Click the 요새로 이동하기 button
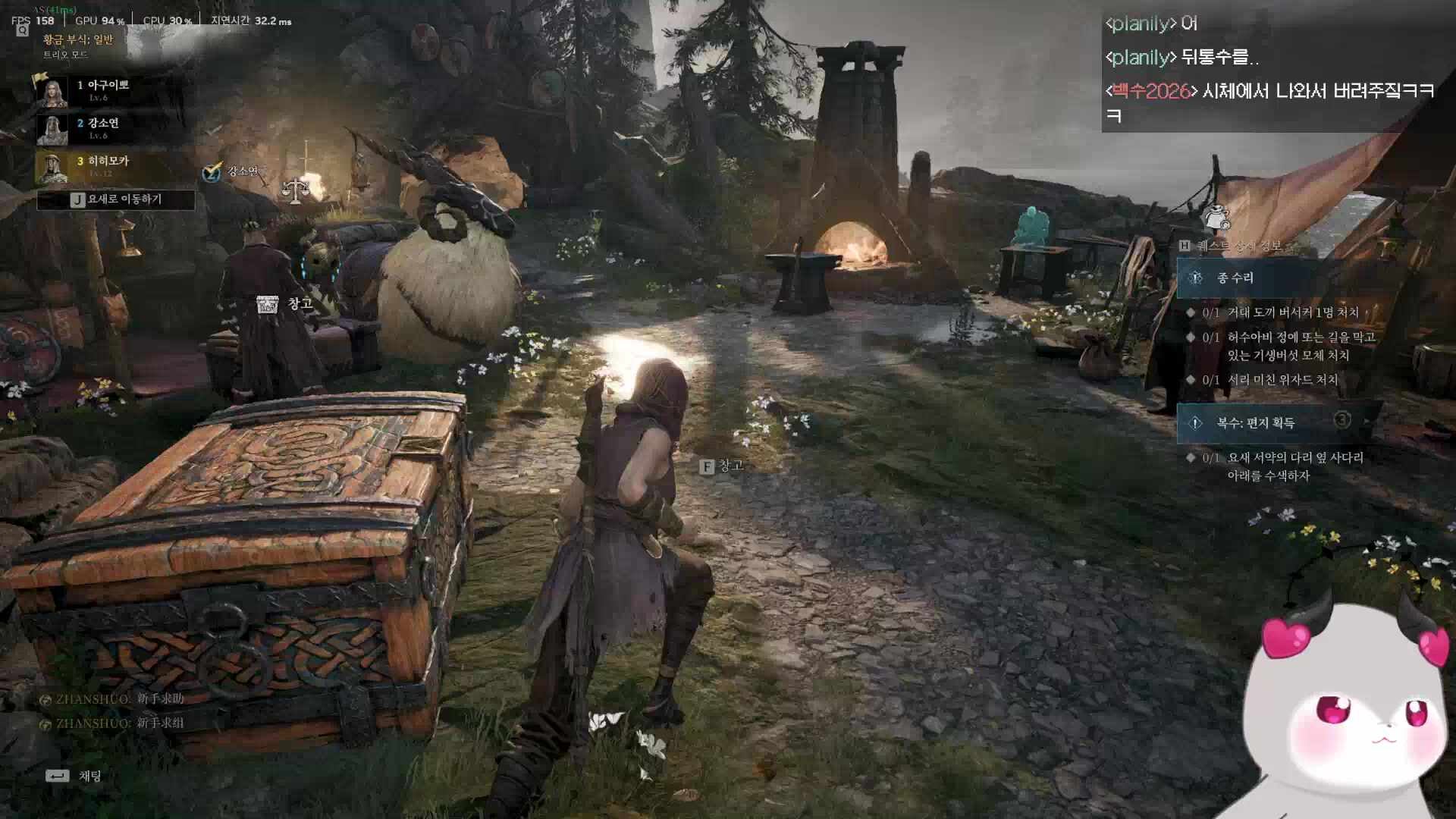1456x819 pixels. point(116,199)
